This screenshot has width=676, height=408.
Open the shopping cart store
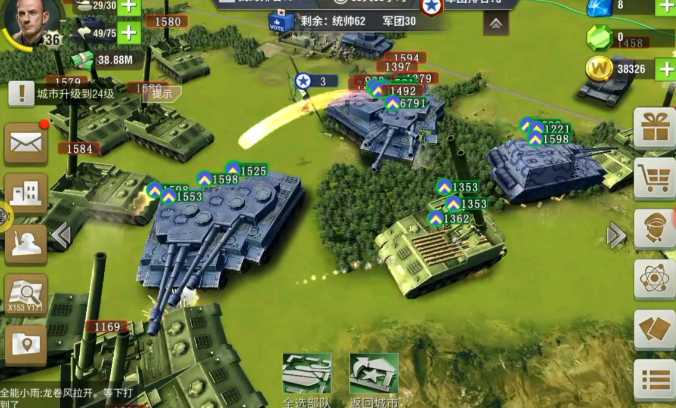(x=655, y=179)
